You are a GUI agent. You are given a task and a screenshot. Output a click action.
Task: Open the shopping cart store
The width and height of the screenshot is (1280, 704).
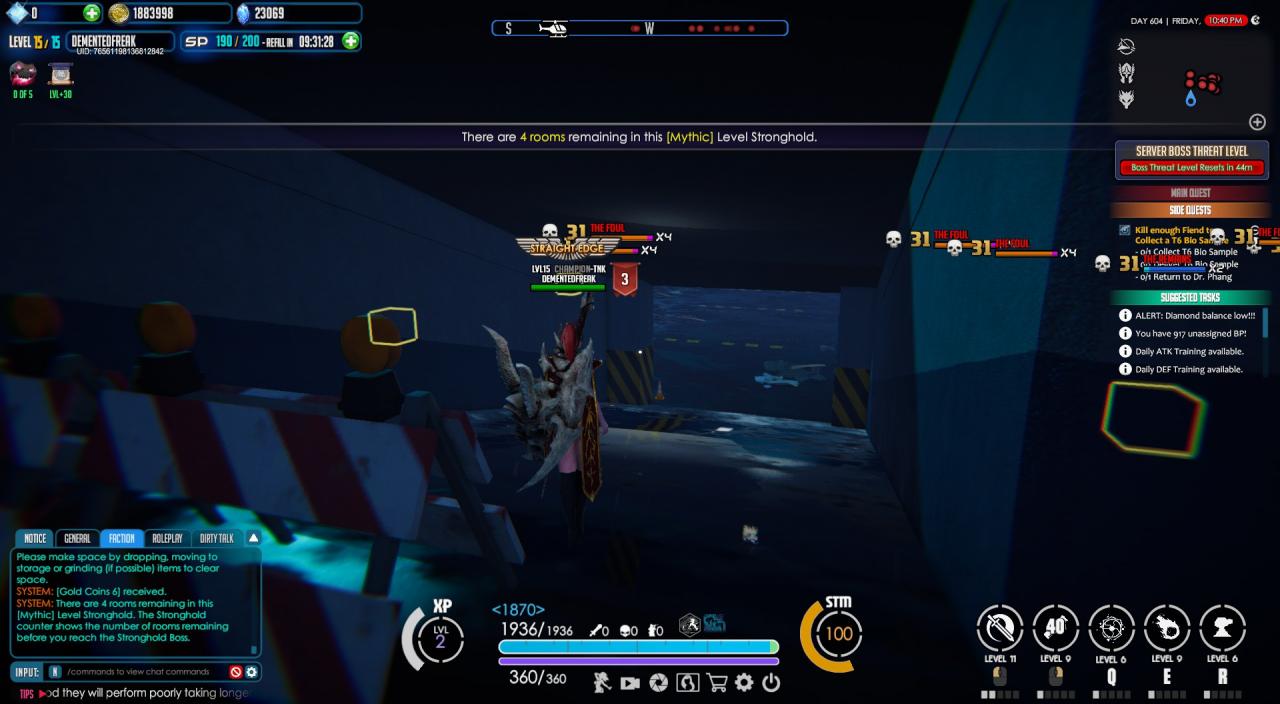[x=716, y=683]
